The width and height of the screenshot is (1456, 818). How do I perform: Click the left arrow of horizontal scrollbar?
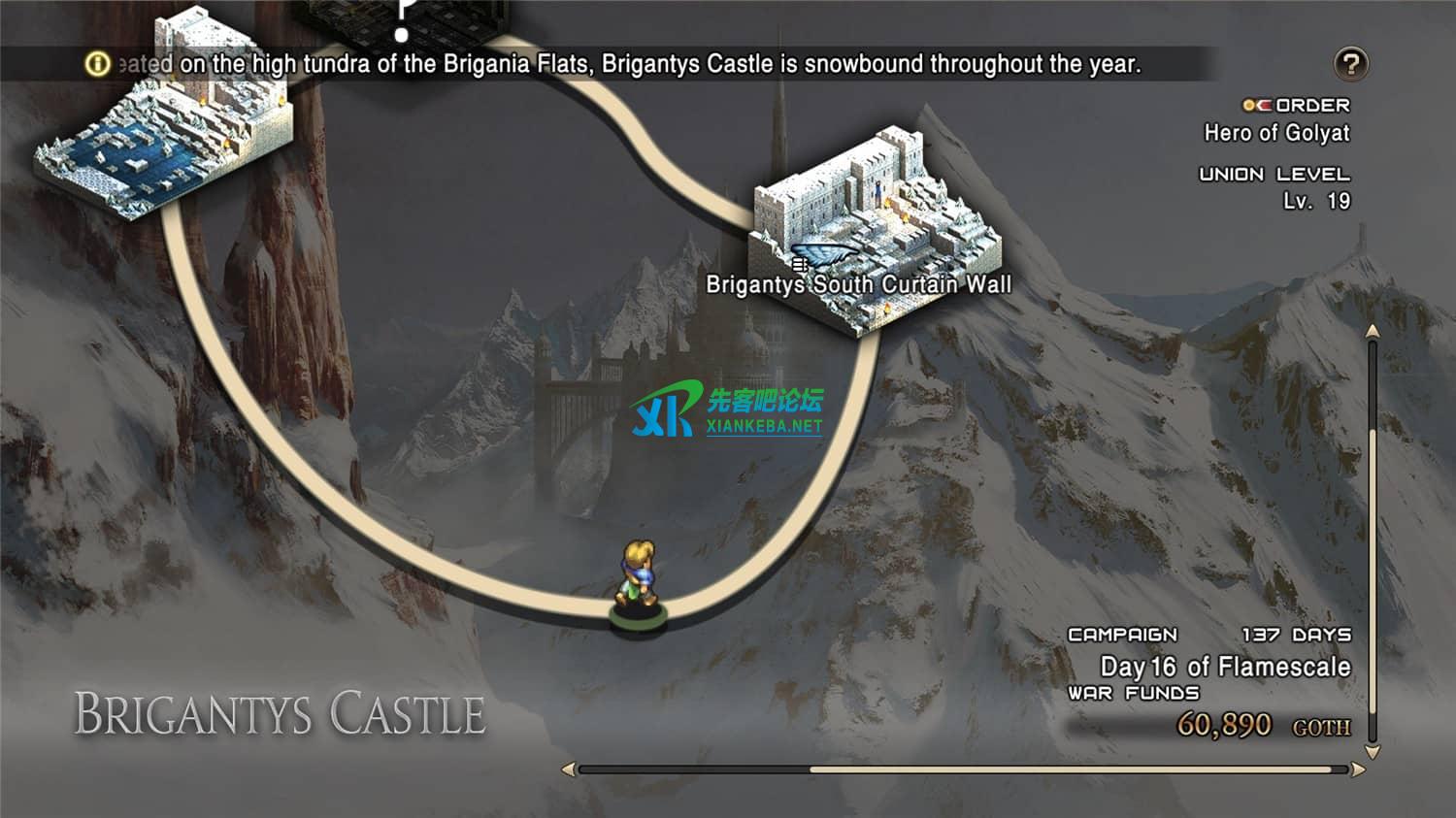pos(569,769)
